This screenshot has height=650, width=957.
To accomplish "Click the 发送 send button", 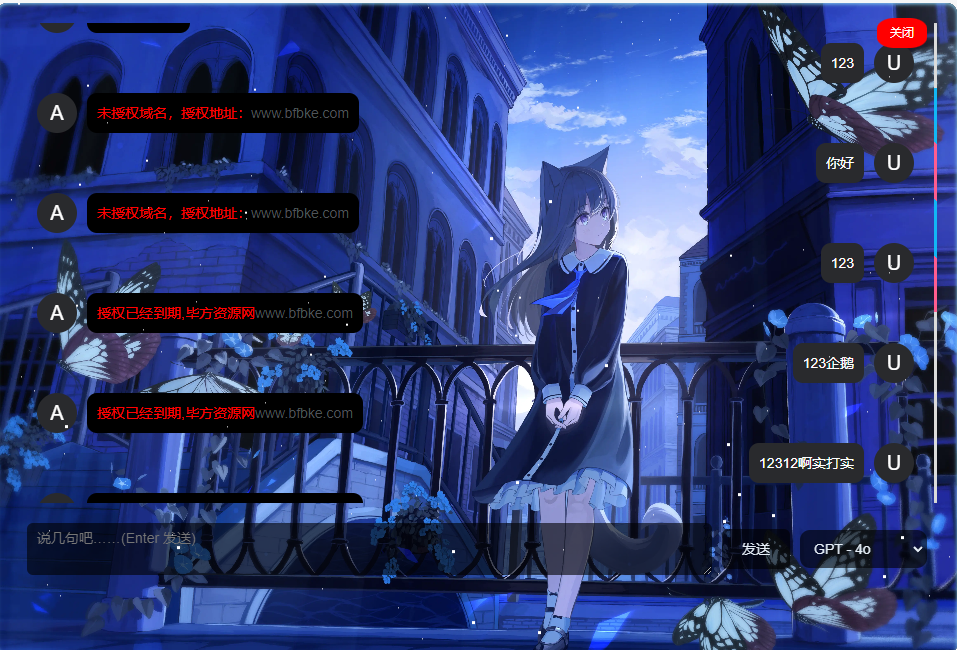I will [755, 549].
